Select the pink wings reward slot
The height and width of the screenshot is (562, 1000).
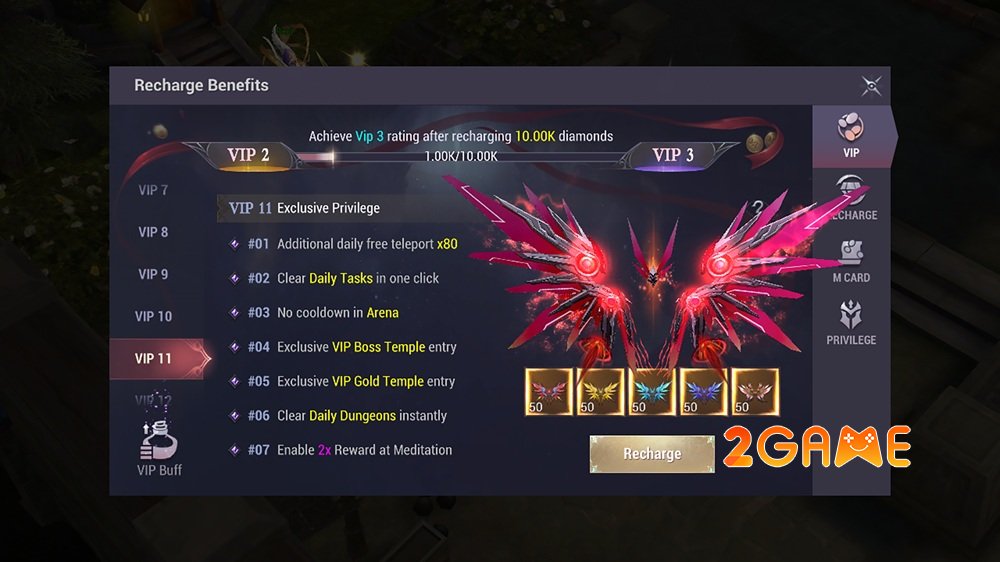click(548, 392)
